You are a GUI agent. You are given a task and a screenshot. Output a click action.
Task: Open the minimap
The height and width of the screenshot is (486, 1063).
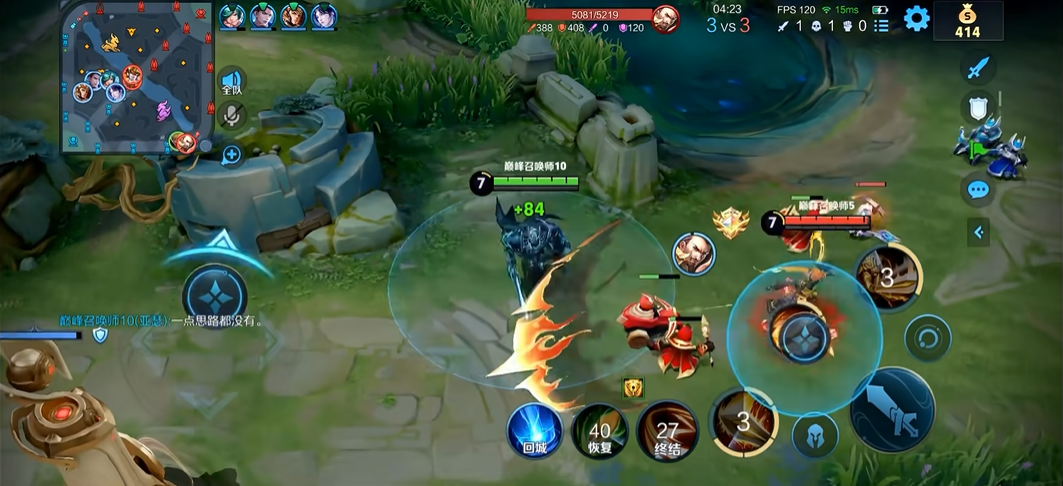(137, 77)
